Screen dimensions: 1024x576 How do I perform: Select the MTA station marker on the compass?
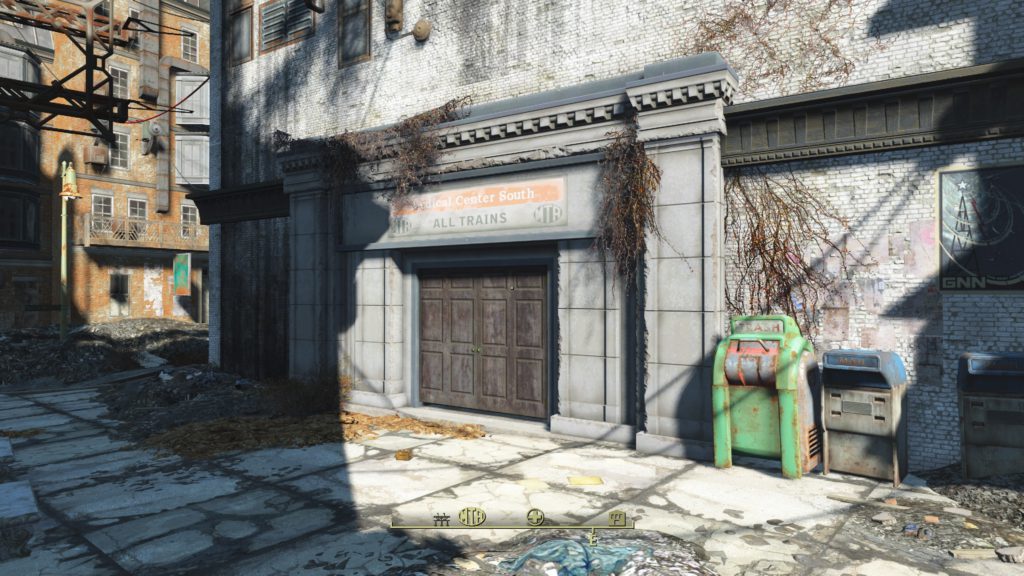click(x=472, y=516)
